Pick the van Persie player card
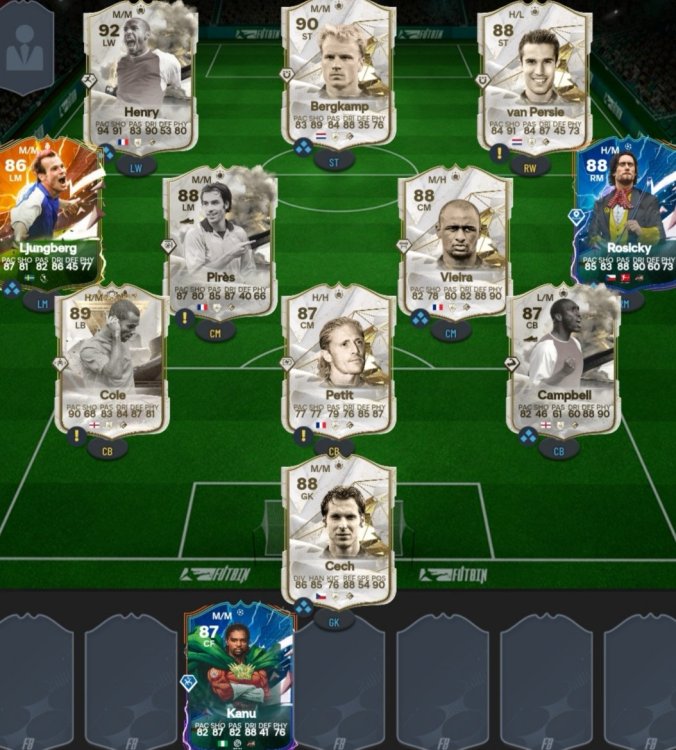 click(x=536, y=78)
